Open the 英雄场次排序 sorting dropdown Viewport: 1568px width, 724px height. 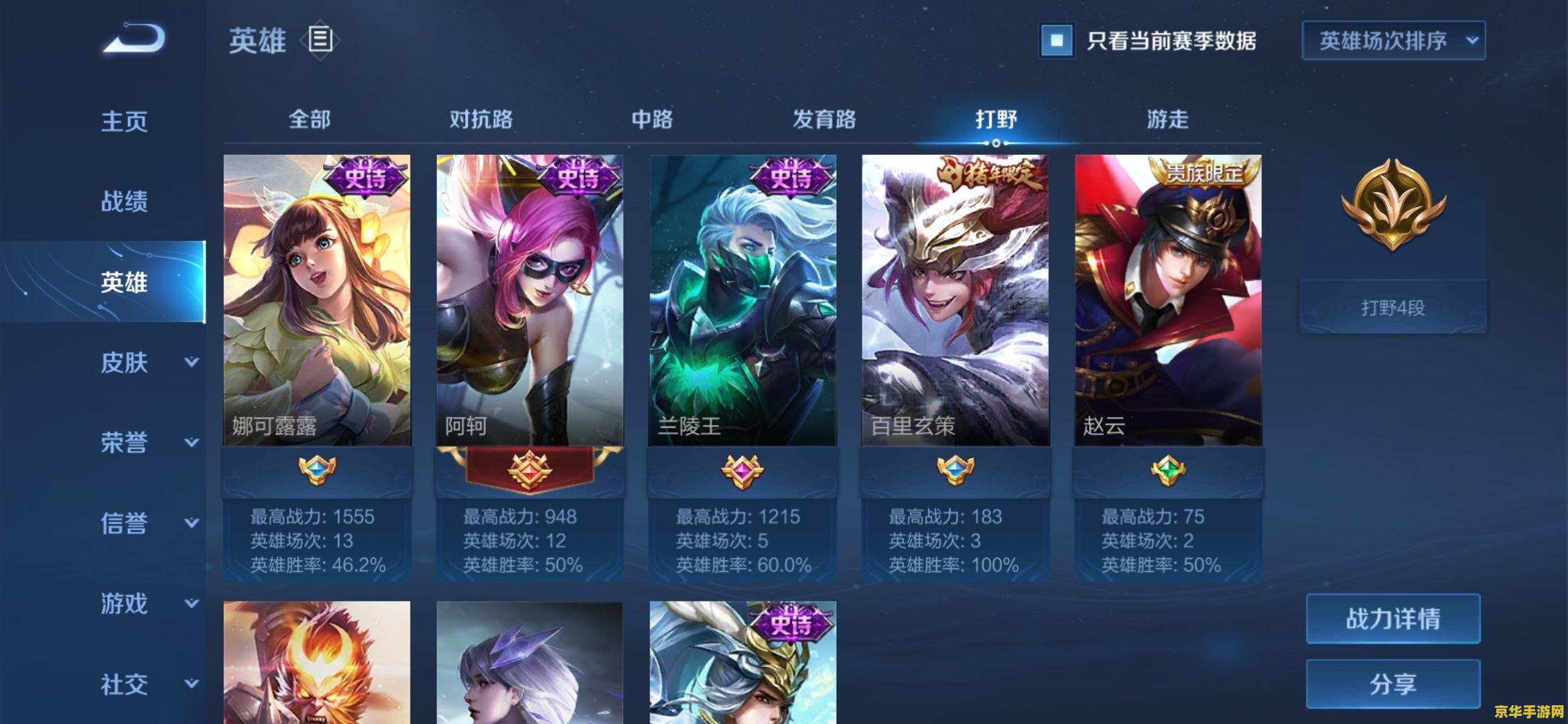point(1394,40)
